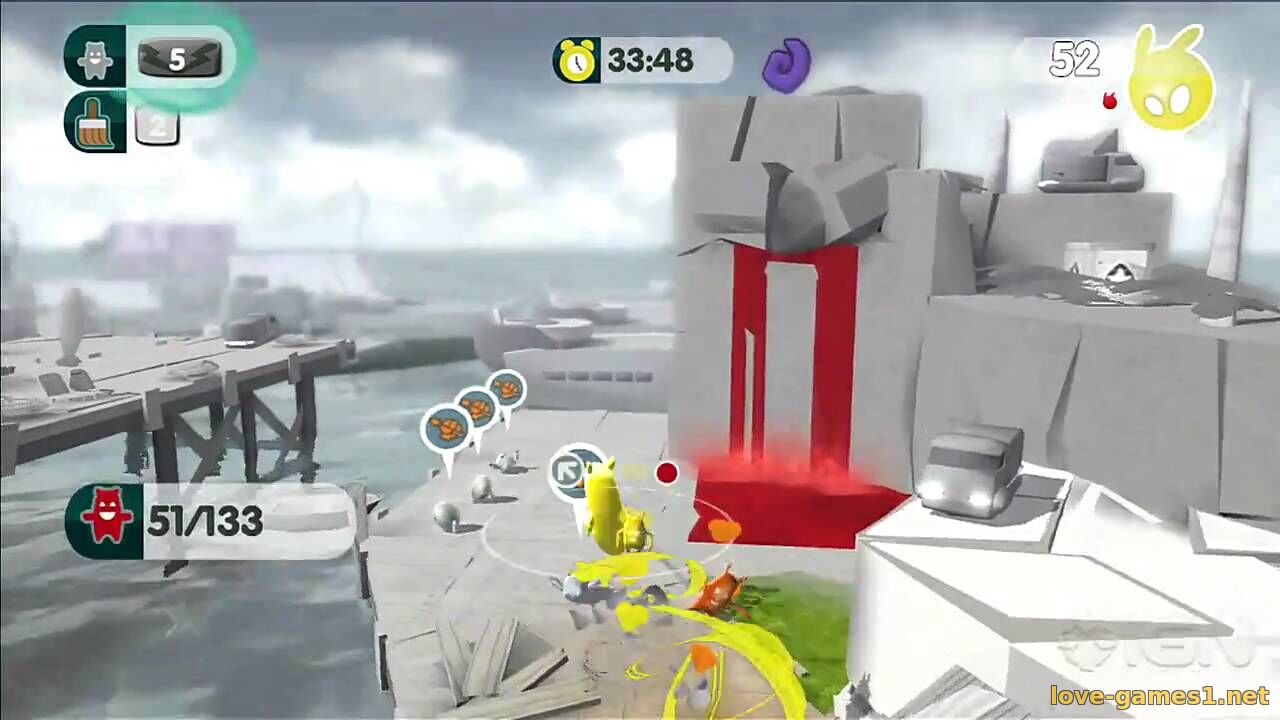Open the love-games1.net watermark link
This screenshot has height=720, width=1280.
pos(1158,696)
